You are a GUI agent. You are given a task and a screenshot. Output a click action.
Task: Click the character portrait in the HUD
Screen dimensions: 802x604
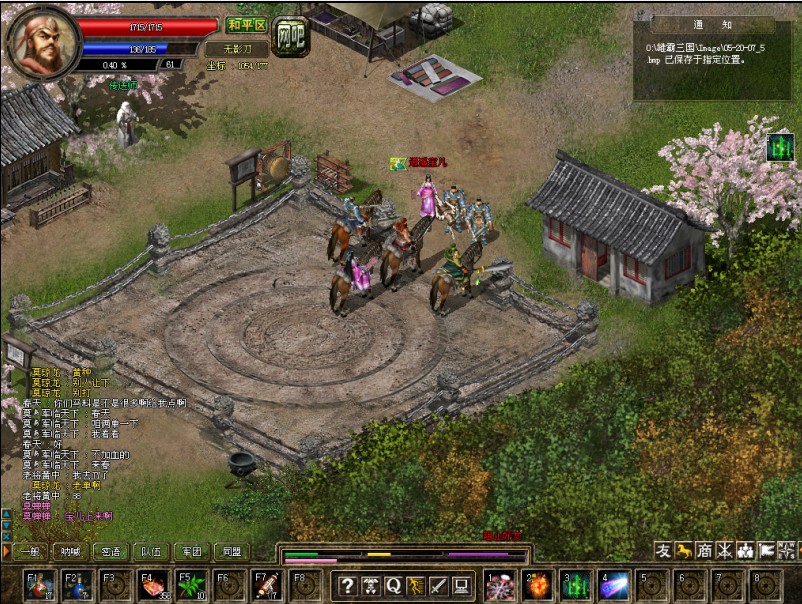(43, 42)
